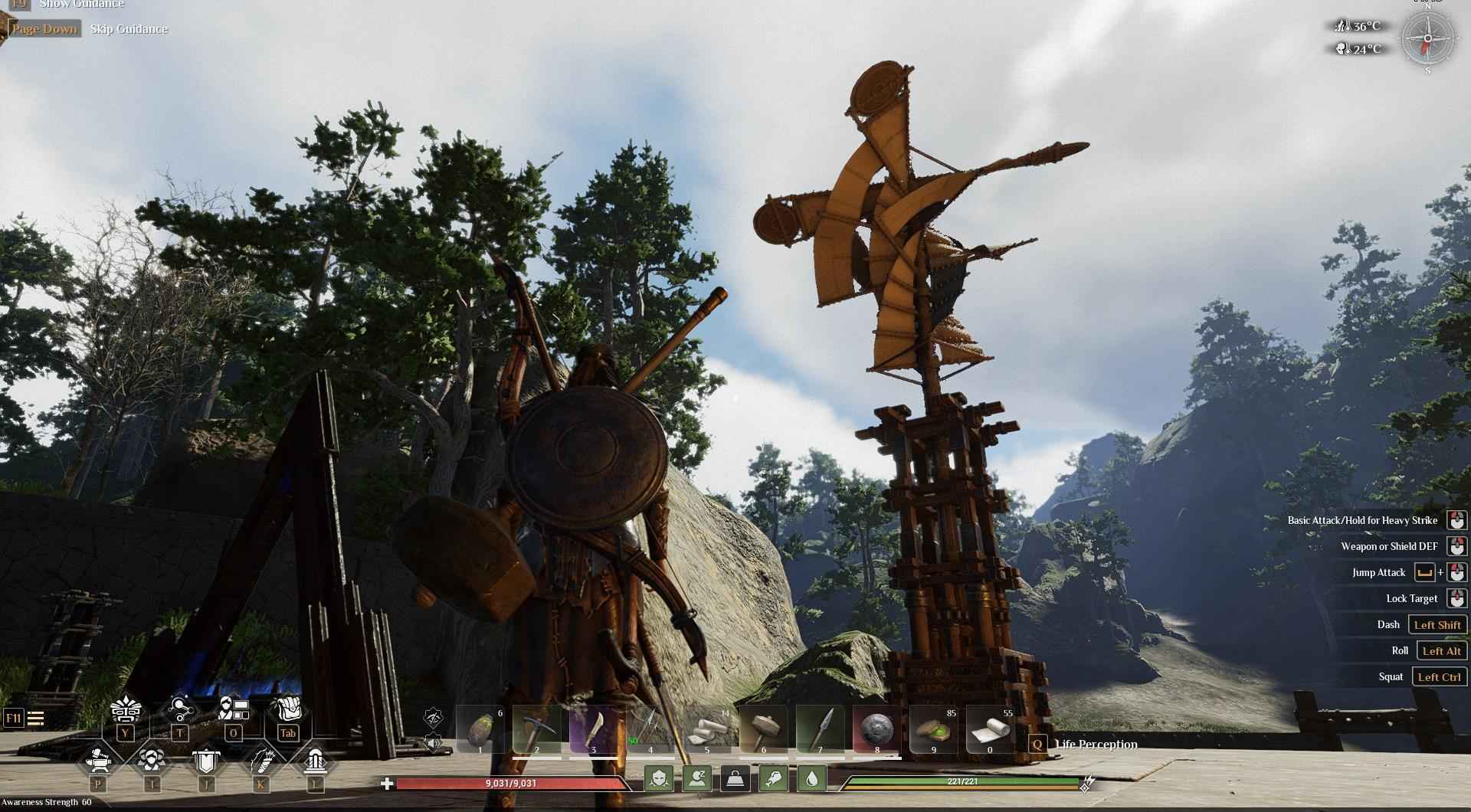Image resolution: width=1471 pixels, height=812 pixels.
Task: Select the spear hotbar slot
Action: pos(820,729)
